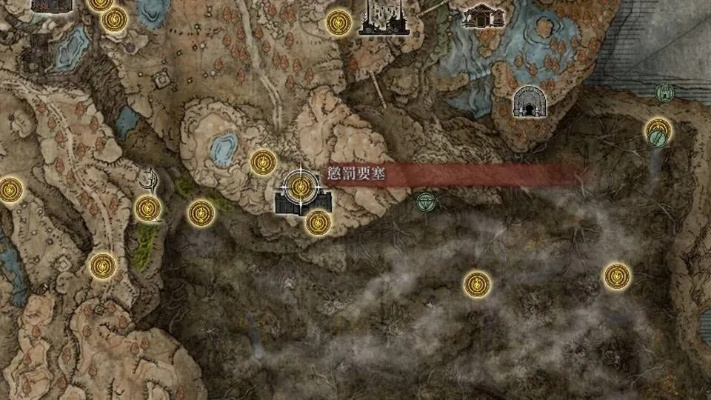Click the green marker beside the red label bar
711x400 pixels.
(427, 202)
